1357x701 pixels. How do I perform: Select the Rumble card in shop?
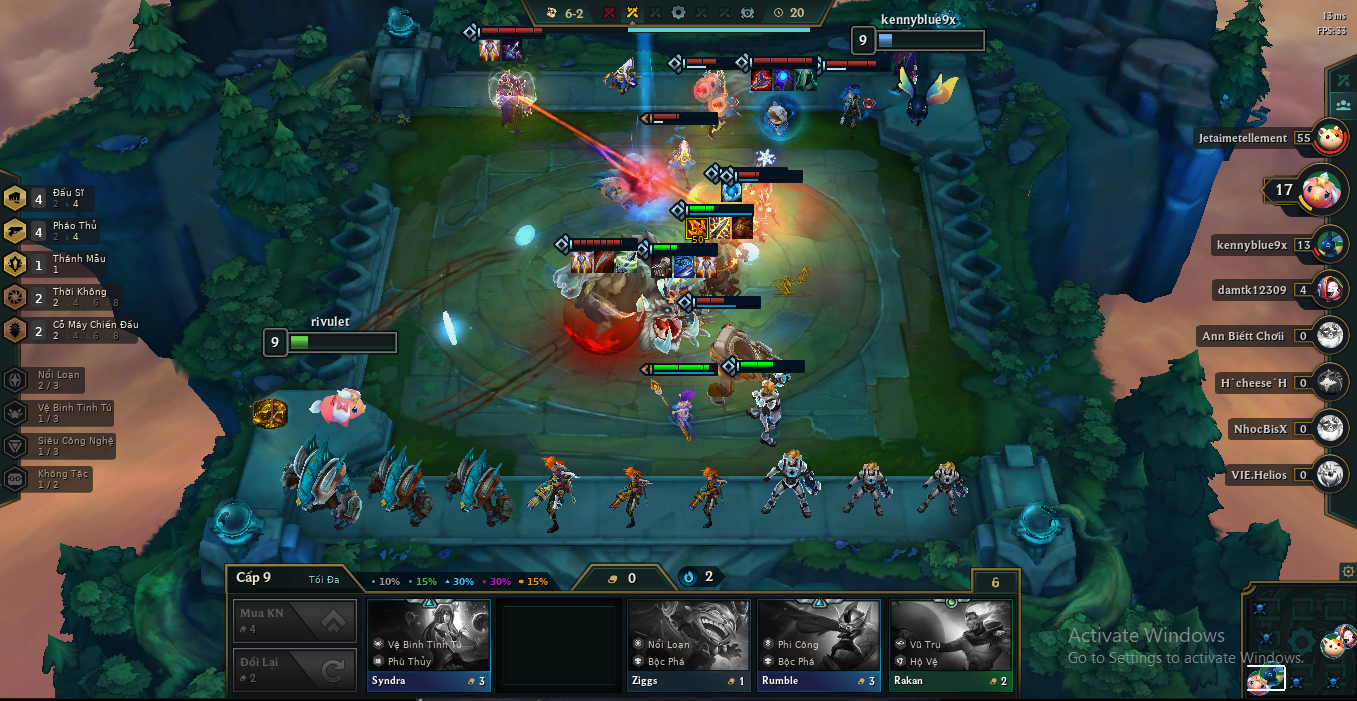point(818,644)
